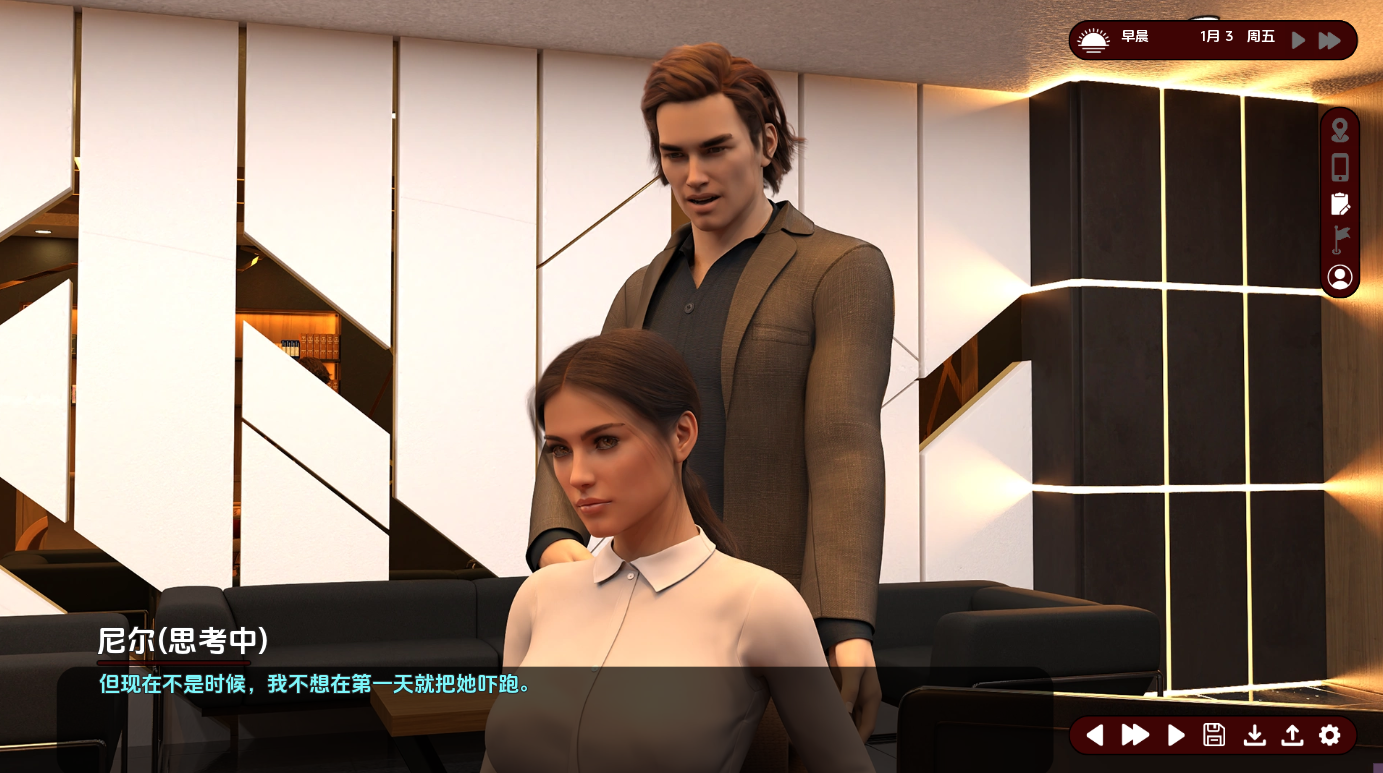Play forward with right triangle button
1383x773 pixels.
1176,735
